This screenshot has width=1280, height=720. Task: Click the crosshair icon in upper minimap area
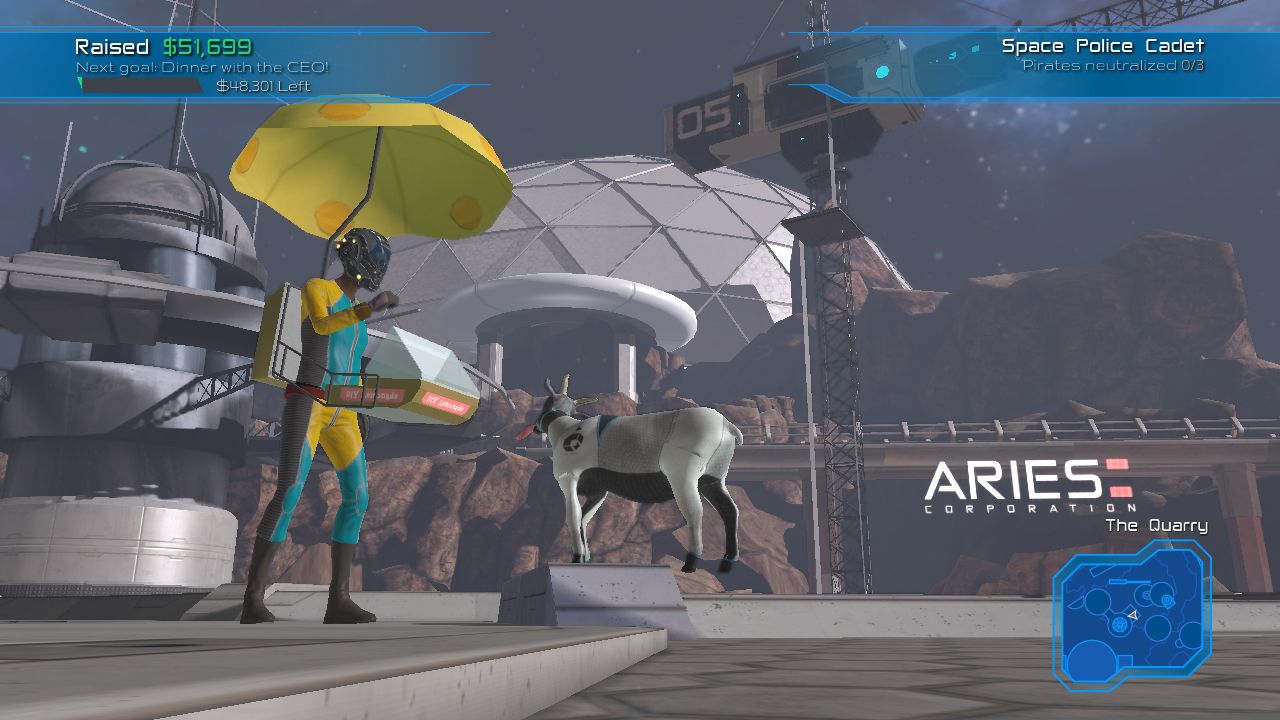[x=1146, y=595]
